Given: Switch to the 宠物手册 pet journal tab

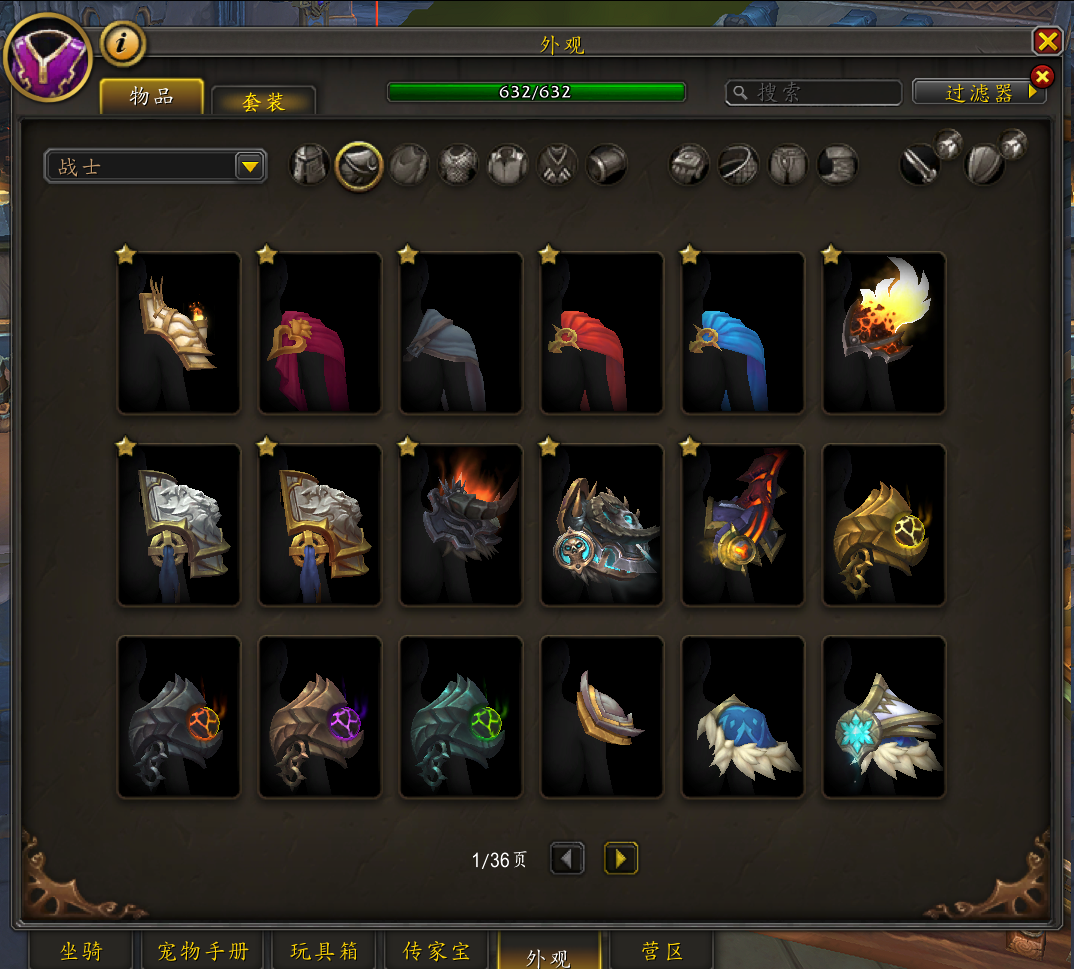Looking at the screenshot, I should point(203,951).
